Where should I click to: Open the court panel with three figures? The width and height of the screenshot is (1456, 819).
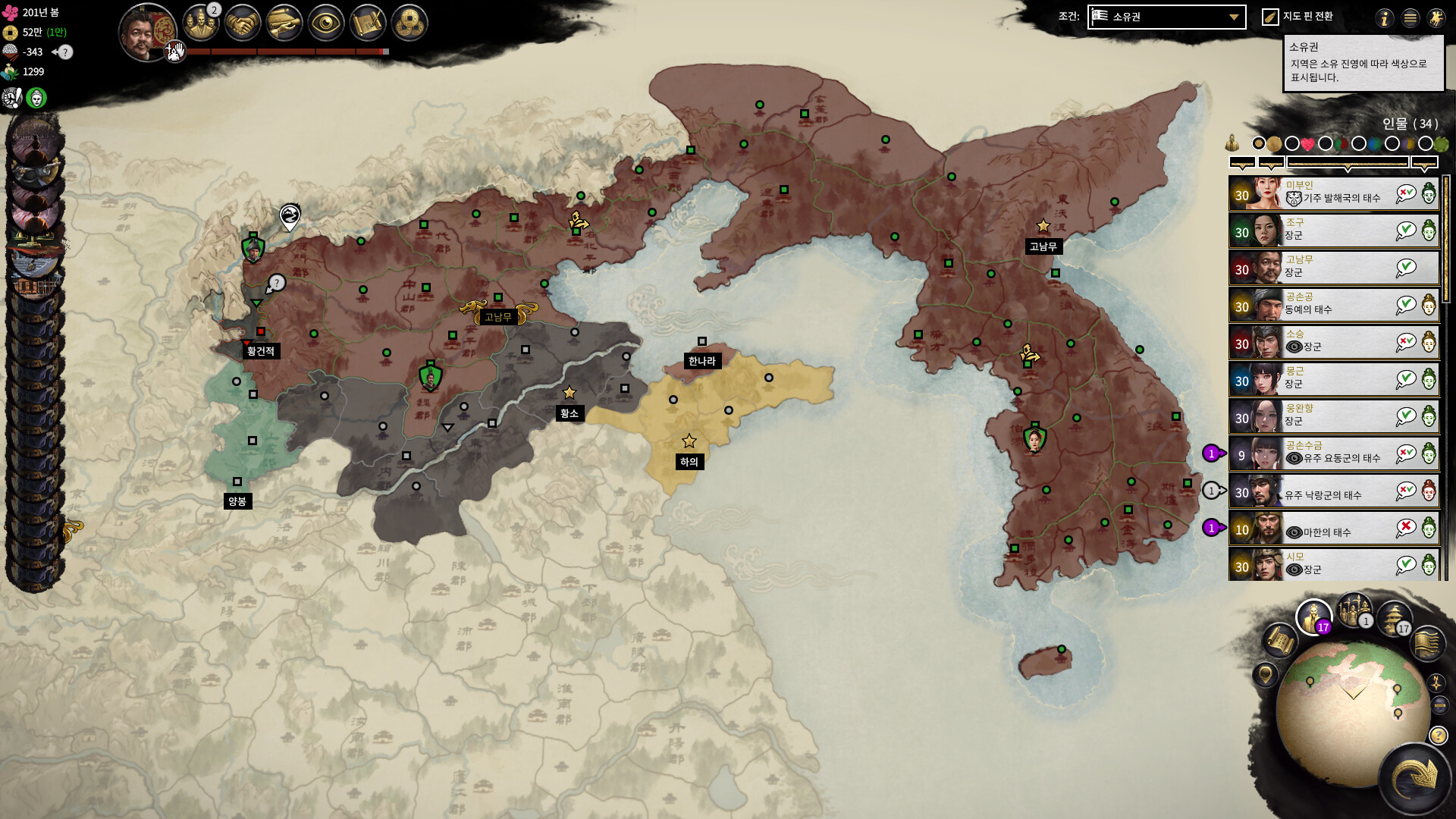tap(200, 24)
